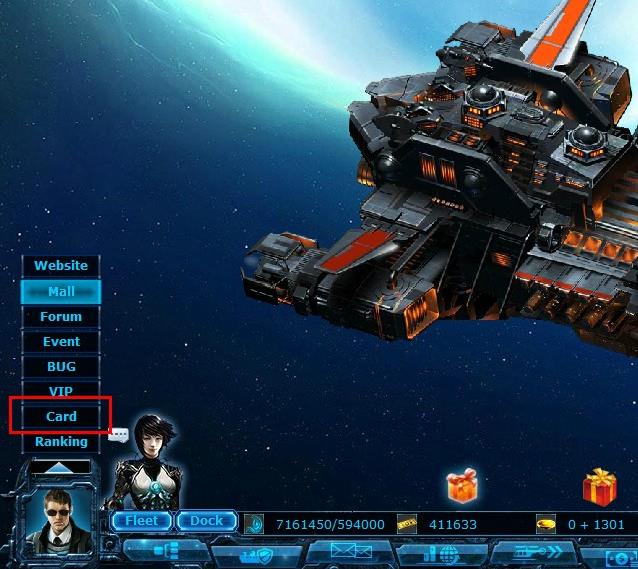638x569 pixels.
Task: View the Ranking list
Action: 61,441
